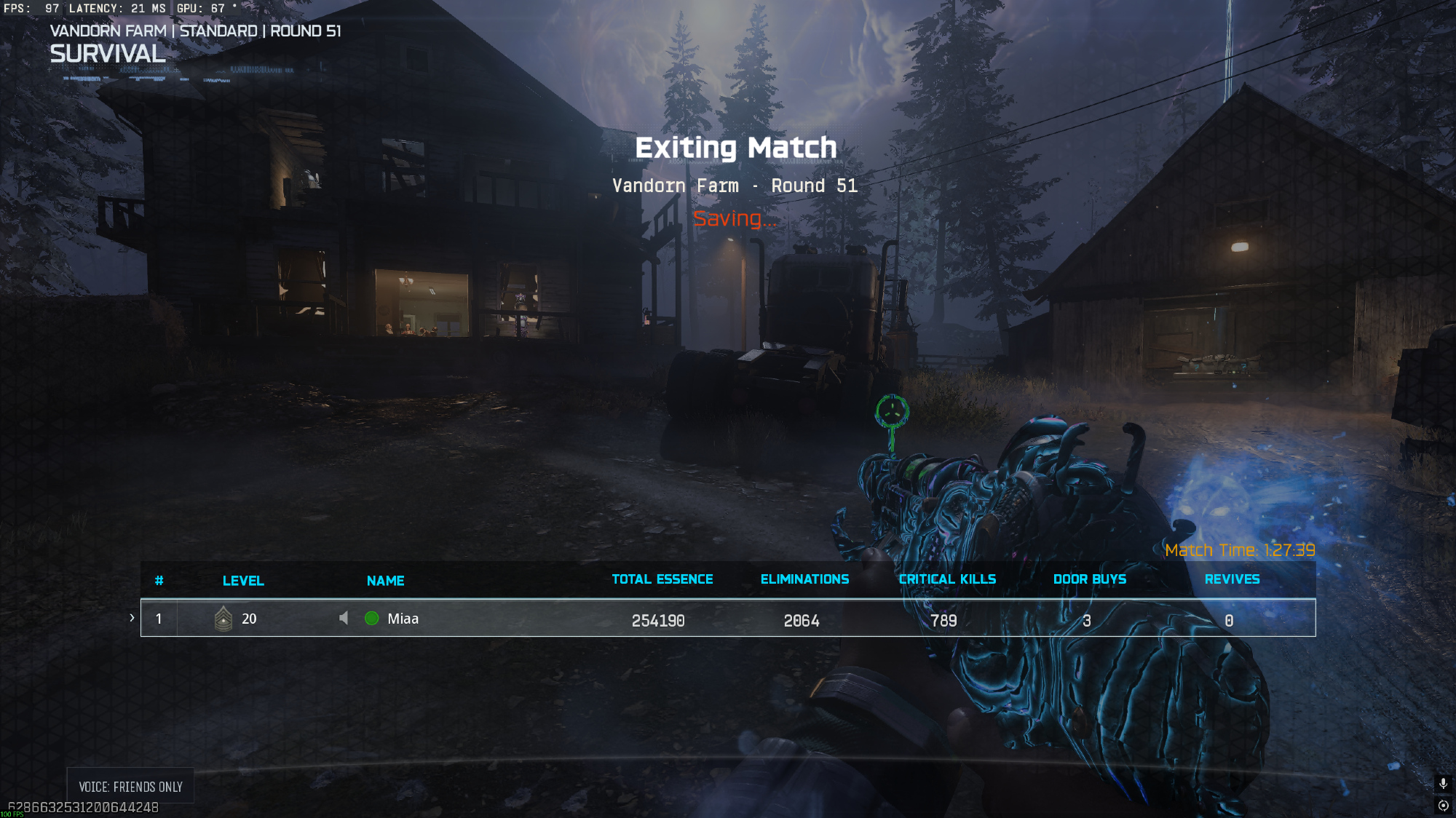Click the Revives column header
This screenshot has height=818, width=1456.
click(1232, 579)
